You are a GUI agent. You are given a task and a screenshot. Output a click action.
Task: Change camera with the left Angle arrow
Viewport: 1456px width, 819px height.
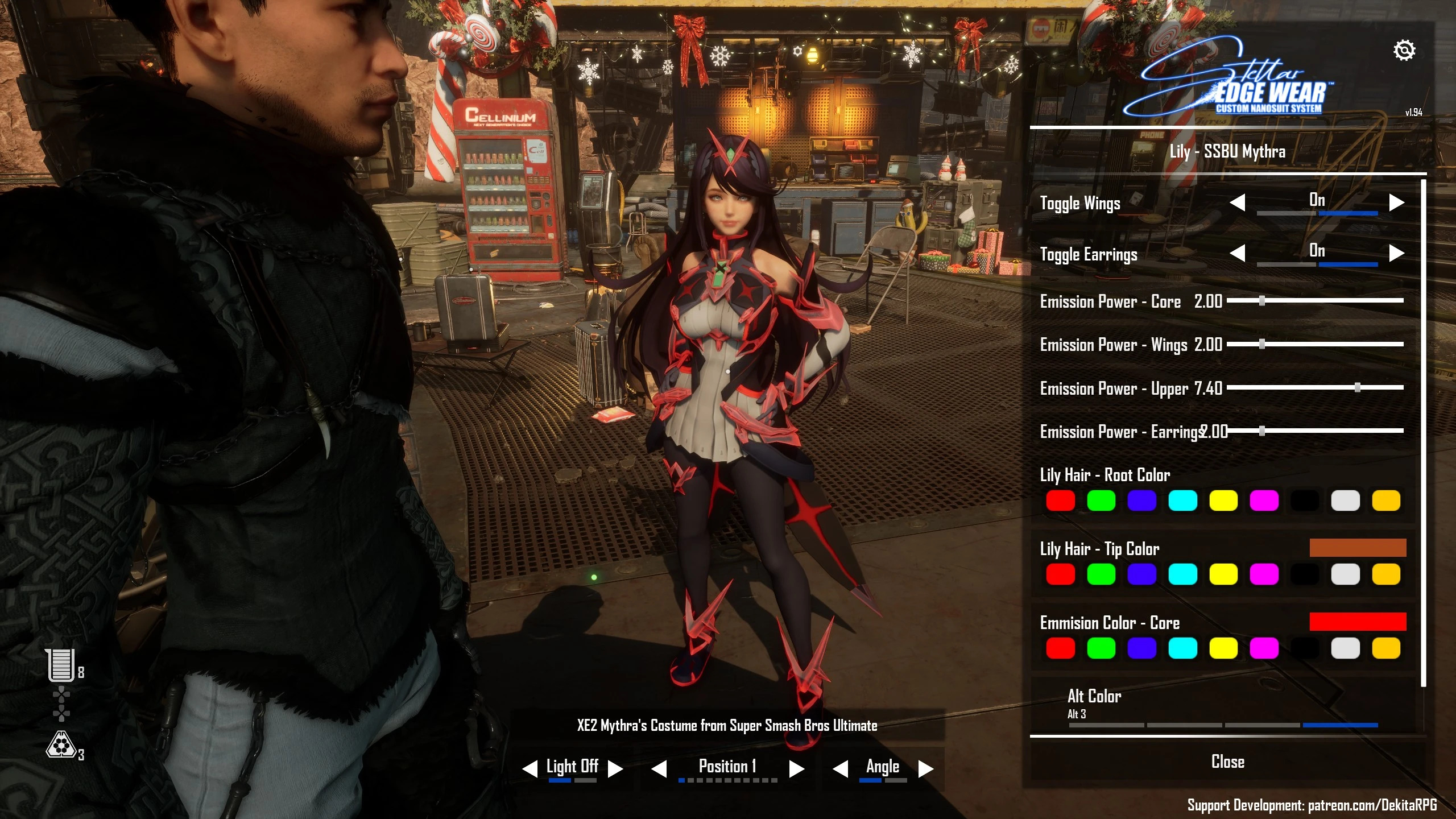click(x=840, y=769)
